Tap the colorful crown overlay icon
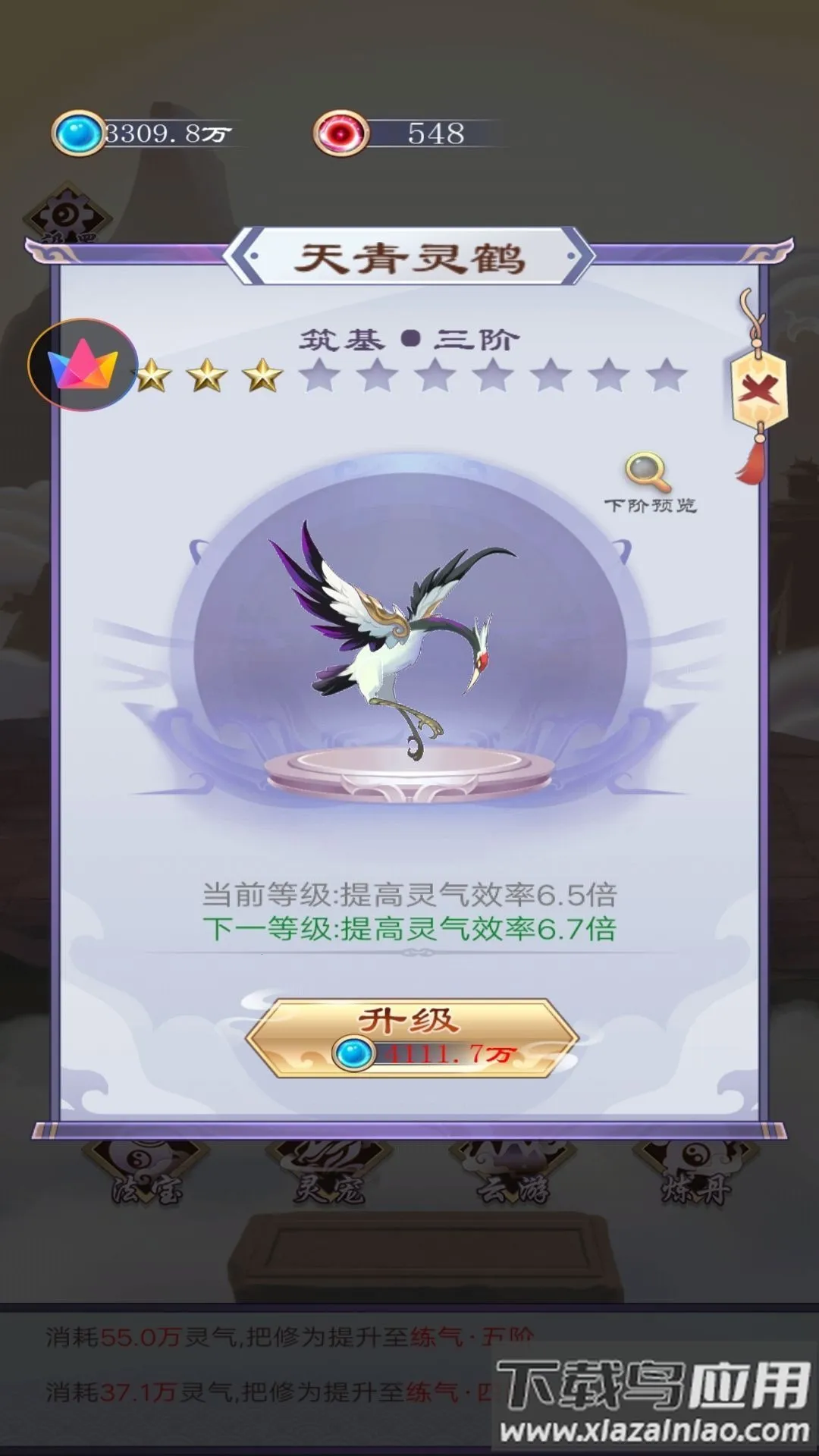Viewport: 819px width, 1456px height. click(83, 366)
